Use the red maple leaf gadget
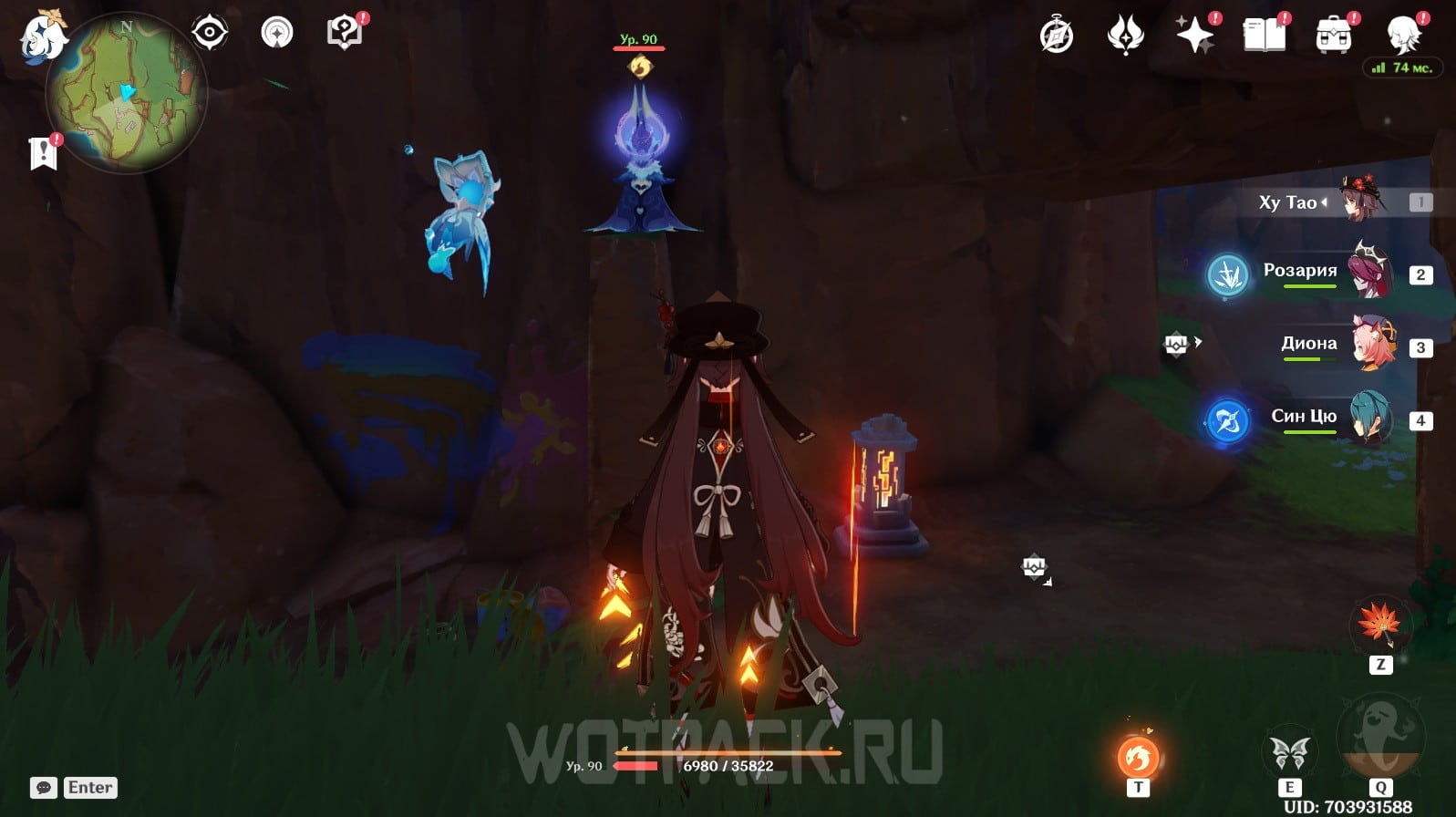1456x817 pixels. tap(1379, 625)
